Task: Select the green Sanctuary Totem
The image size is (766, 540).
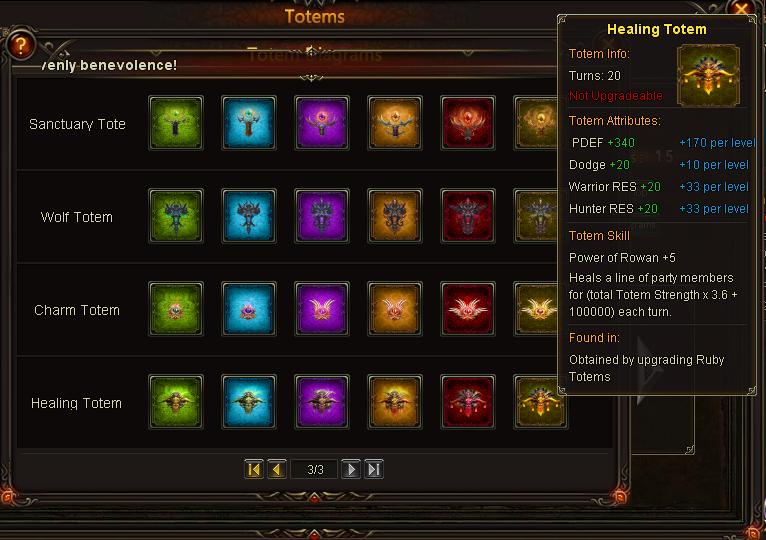Action: [x=176, y=124]
